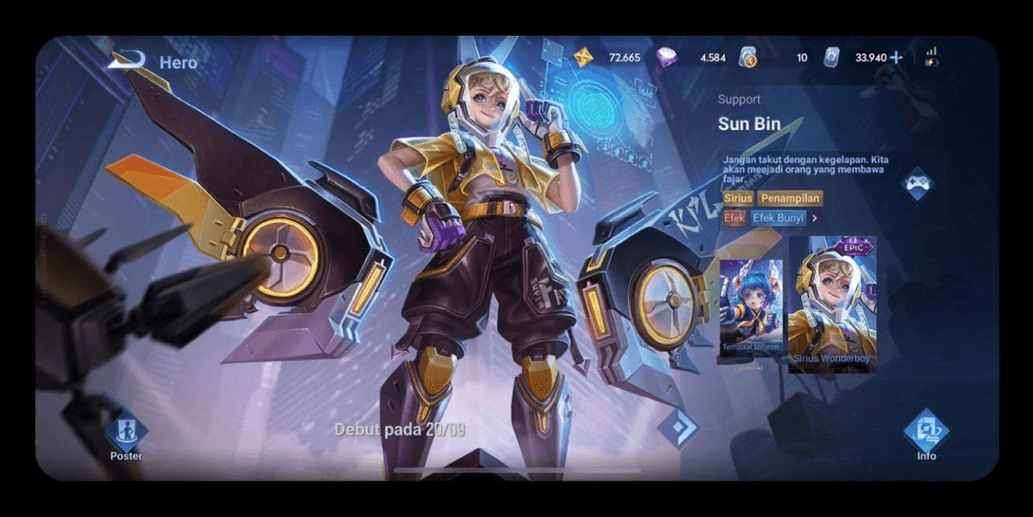Image resolution: width=1033 pixels, height=517 pixels.
Task: Select the Sirius Wonderboy skin card
Action: [832, 306]
